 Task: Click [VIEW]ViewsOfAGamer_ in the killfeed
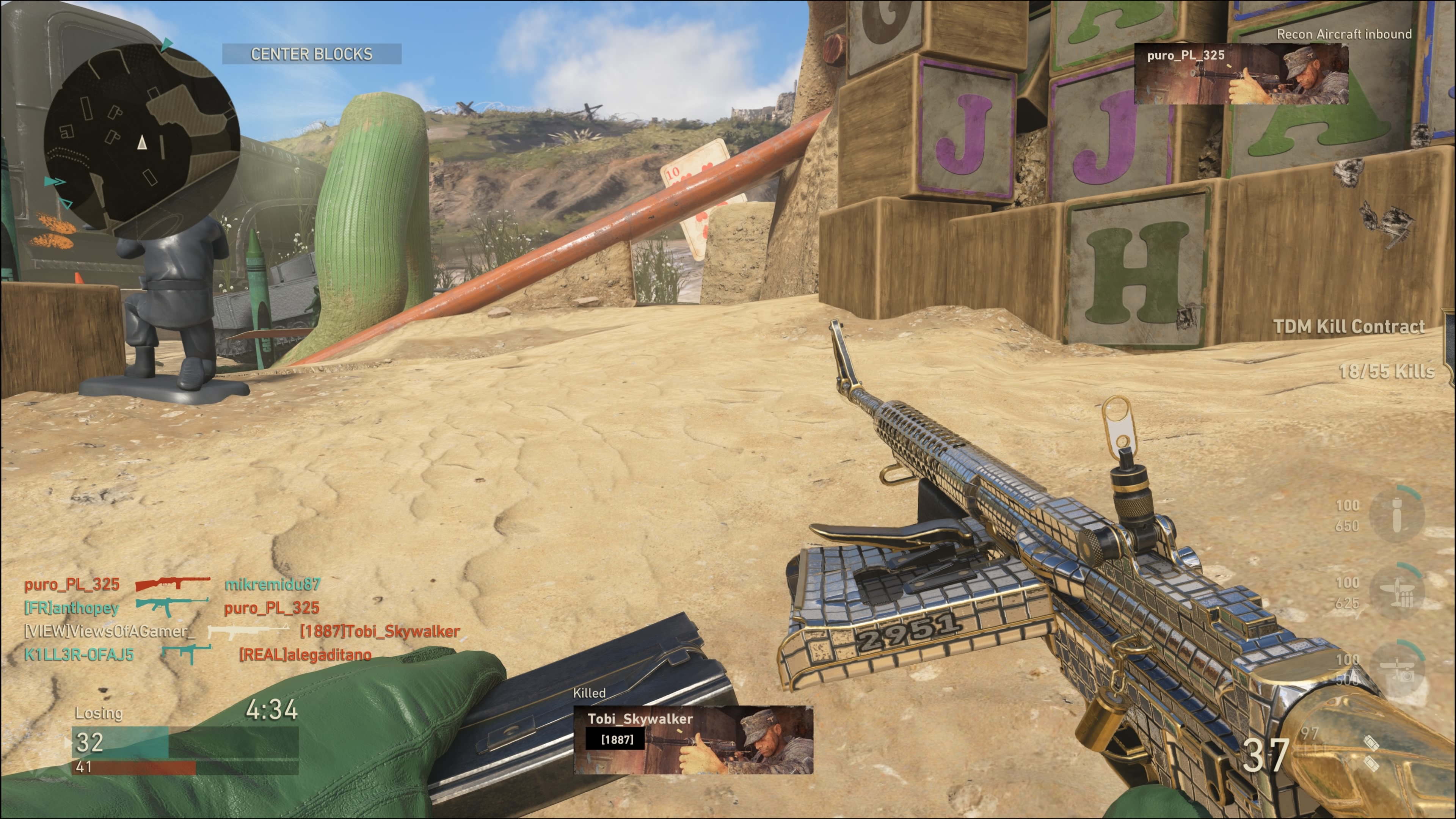pos(110,631)
